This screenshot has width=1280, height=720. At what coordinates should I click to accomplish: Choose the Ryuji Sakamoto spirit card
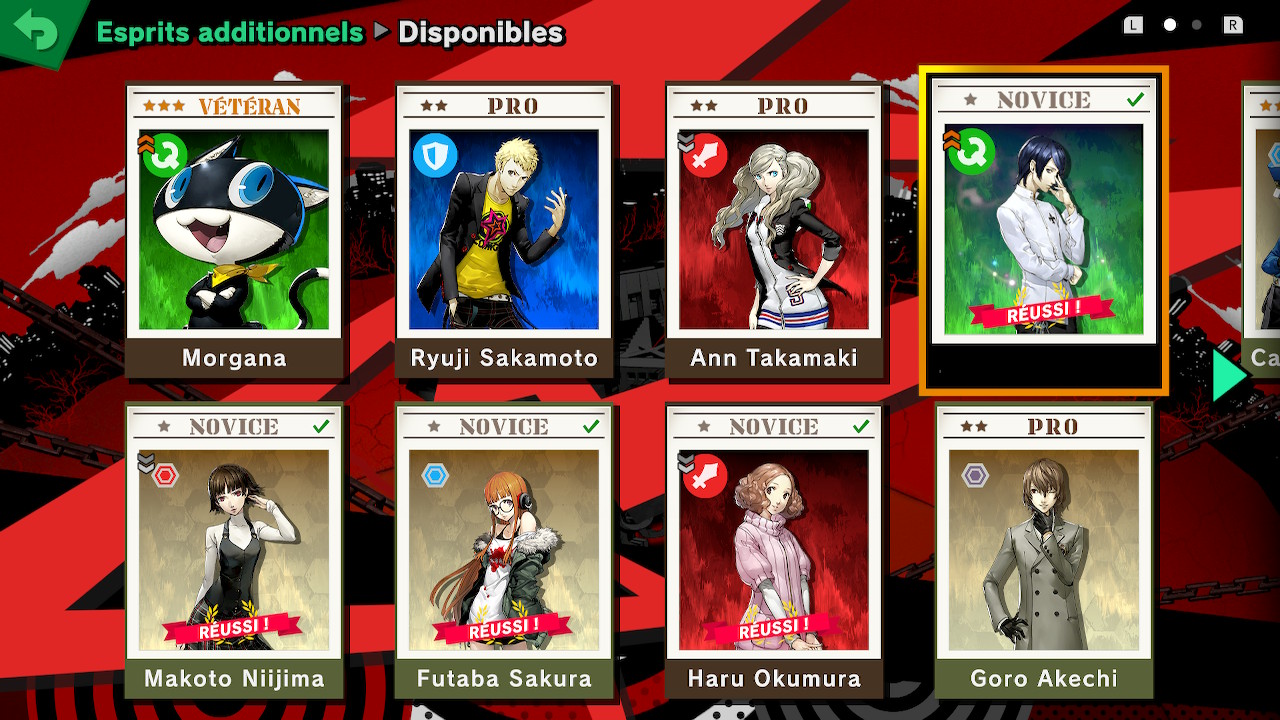tap(504, 230)
